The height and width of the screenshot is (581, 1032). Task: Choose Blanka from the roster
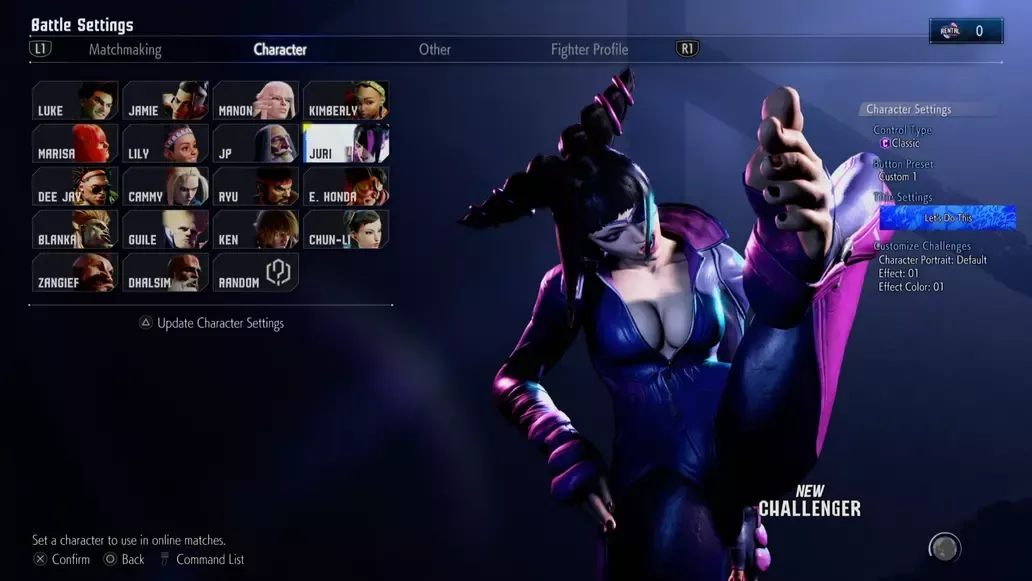(75, 230)
